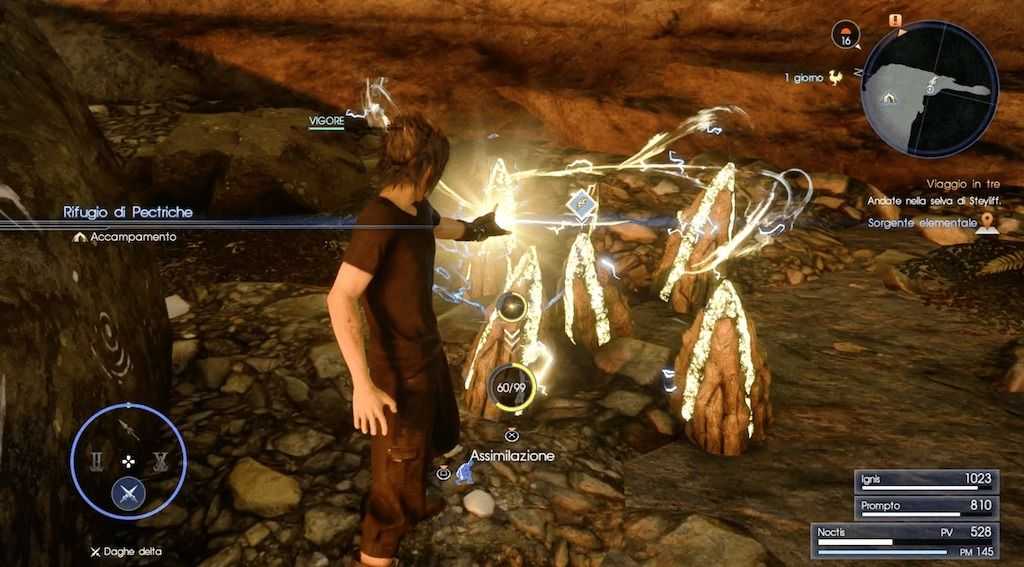Select the equipped Daghe delta weapon slot
Viewport: 1024px width, 567px height.
pos(128,492)
